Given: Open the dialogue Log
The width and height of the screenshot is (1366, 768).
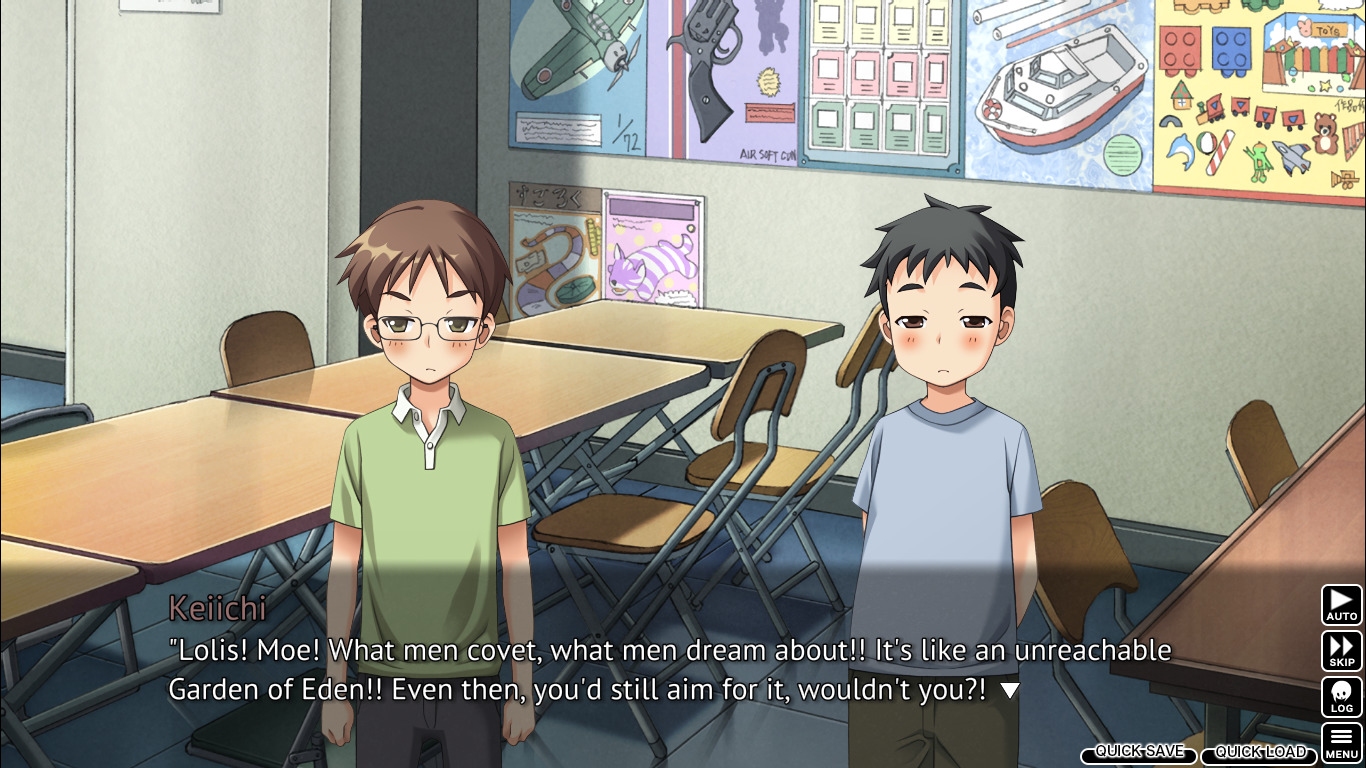Looking at the screenshot, I should point(1341,697).
